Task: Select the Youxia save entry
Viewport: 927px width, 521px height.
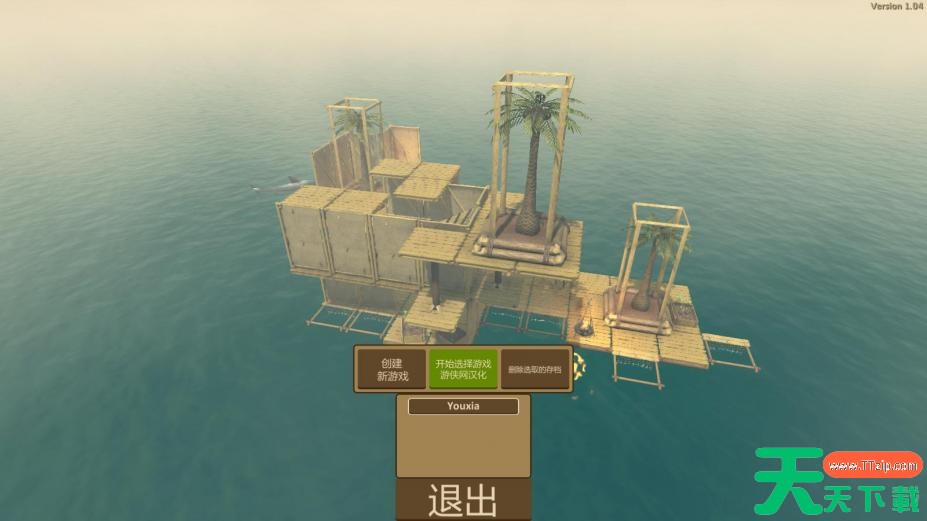Action: coord(463,407)
